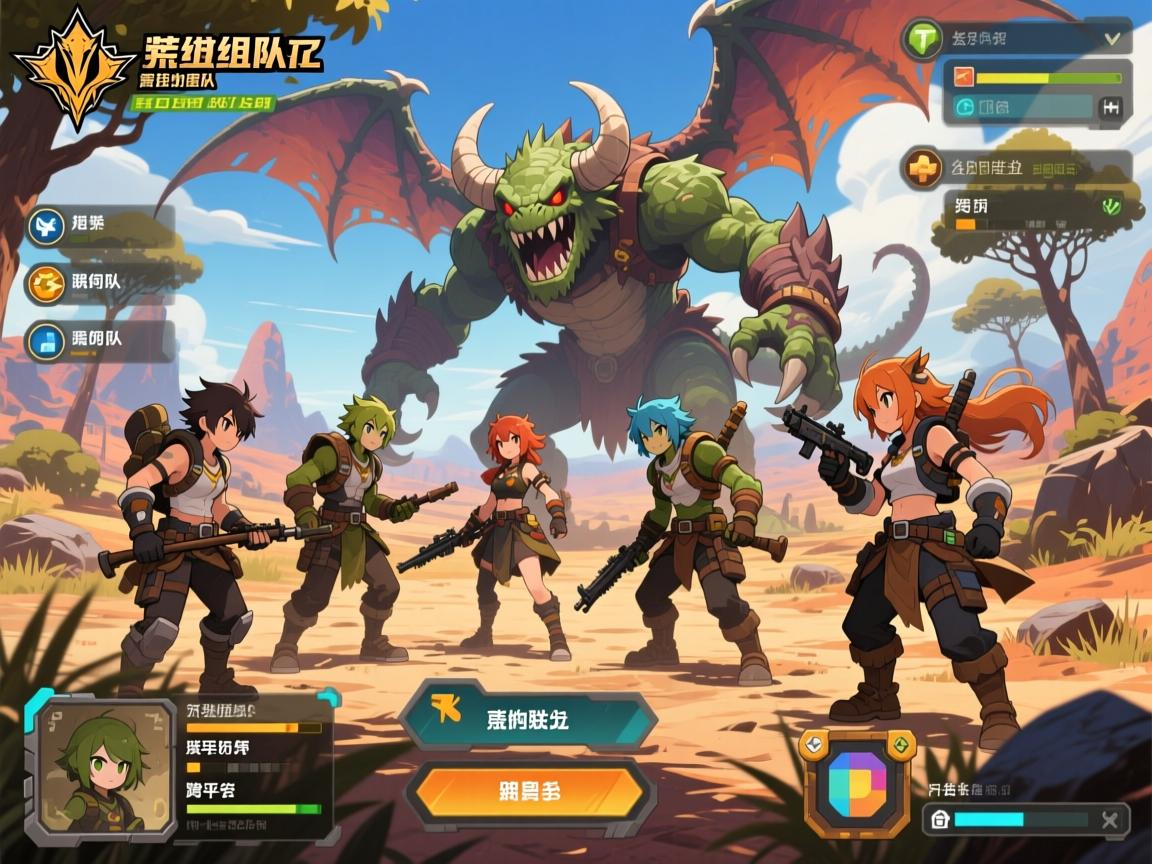Expand the top-right dropdown chevron
The image size is (1152, 864).
point(1110,39)
